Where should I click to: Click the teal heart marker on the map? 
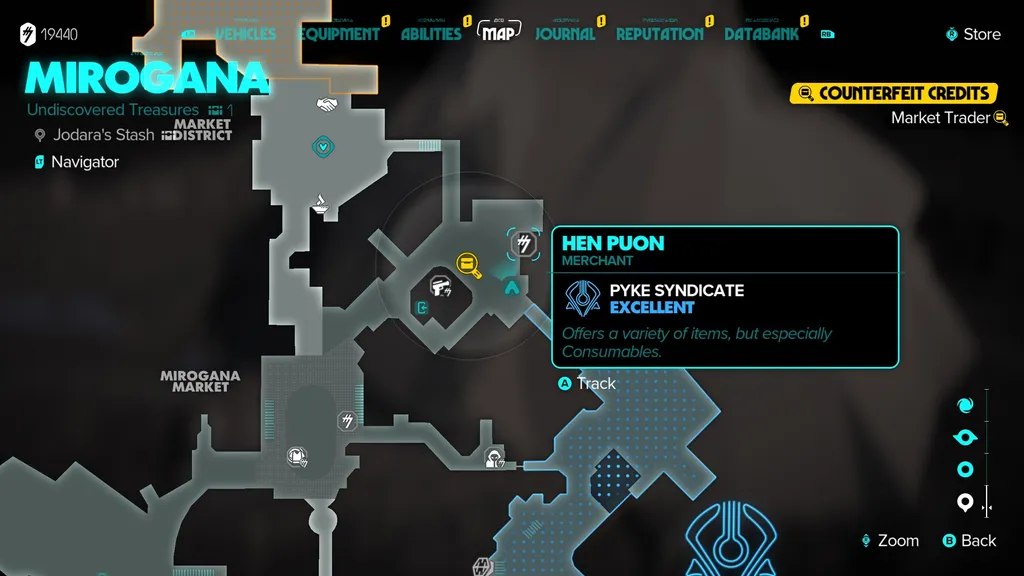(x=323, y=147)
